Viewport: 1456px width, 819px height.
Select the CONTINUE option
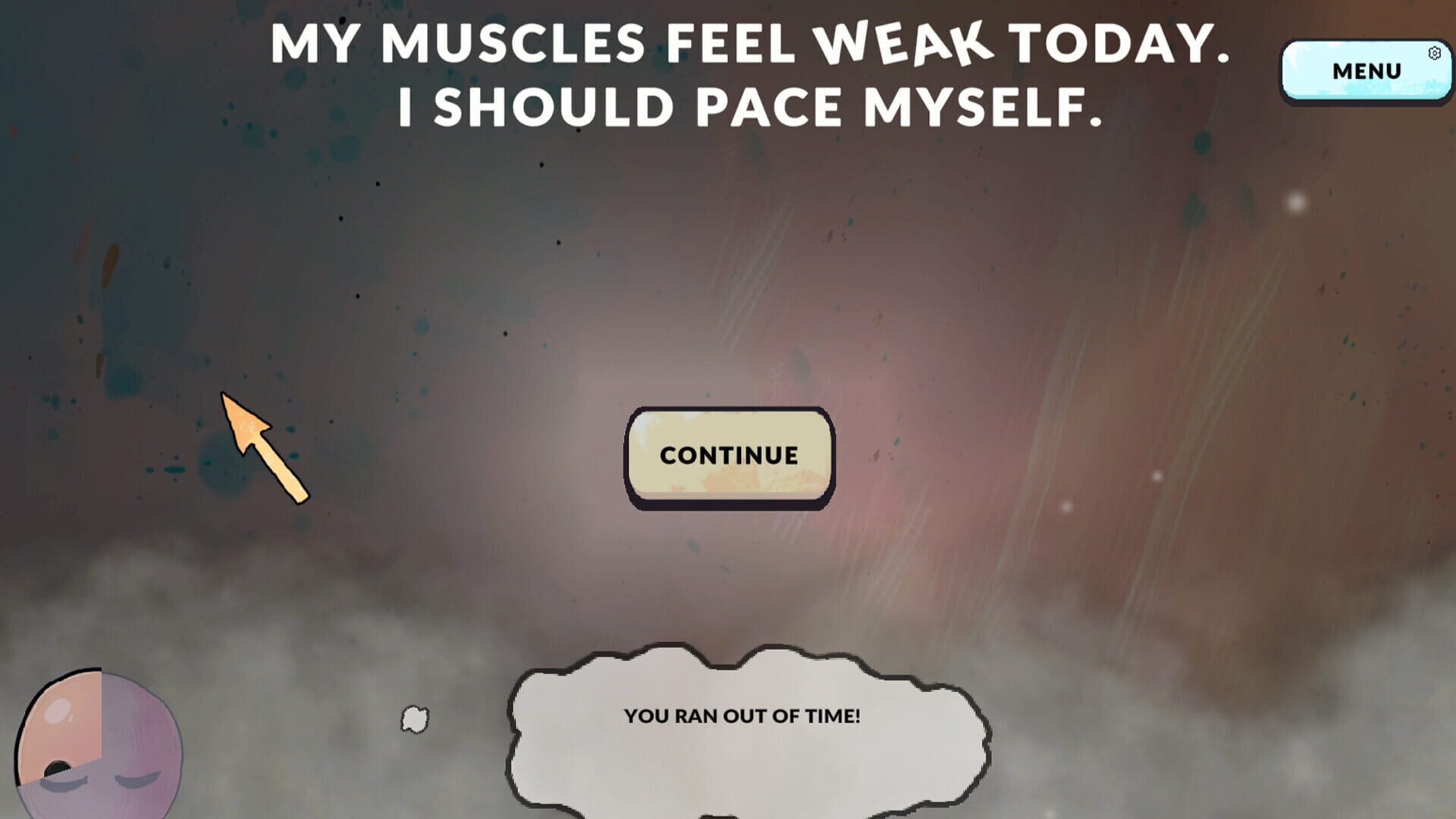(730, 456)
